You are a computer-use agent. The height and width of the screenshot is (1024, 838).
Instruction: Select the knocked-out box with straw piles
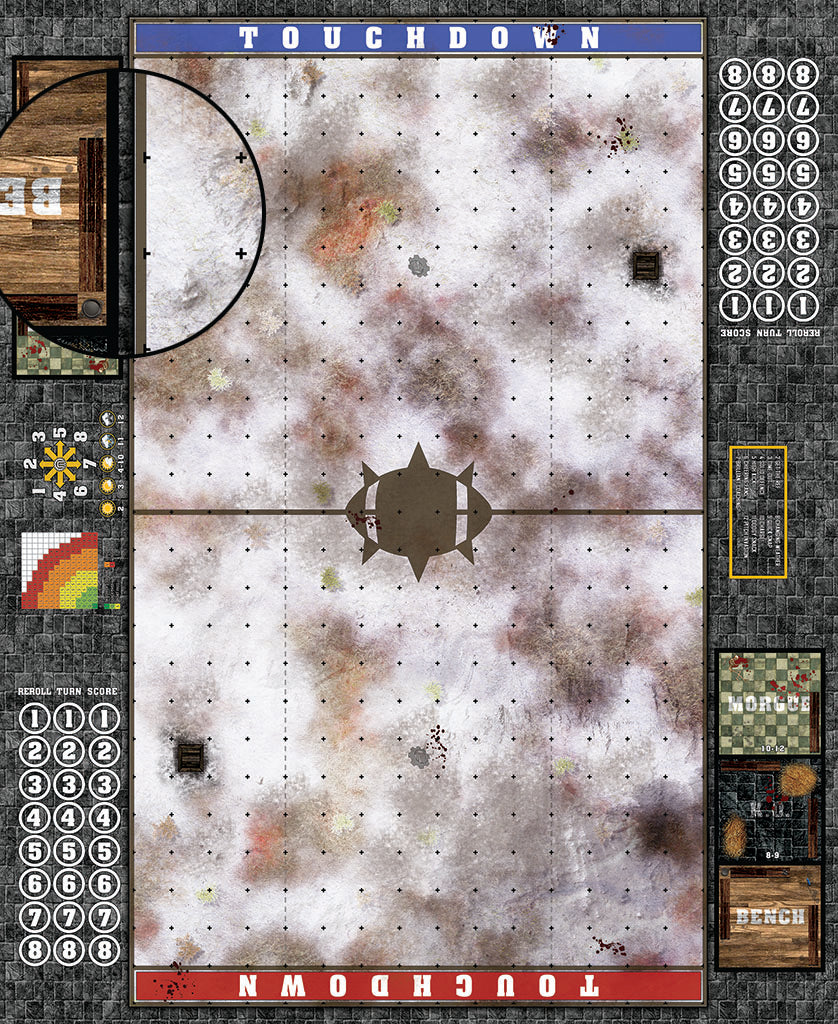click(x=768, y=810)
